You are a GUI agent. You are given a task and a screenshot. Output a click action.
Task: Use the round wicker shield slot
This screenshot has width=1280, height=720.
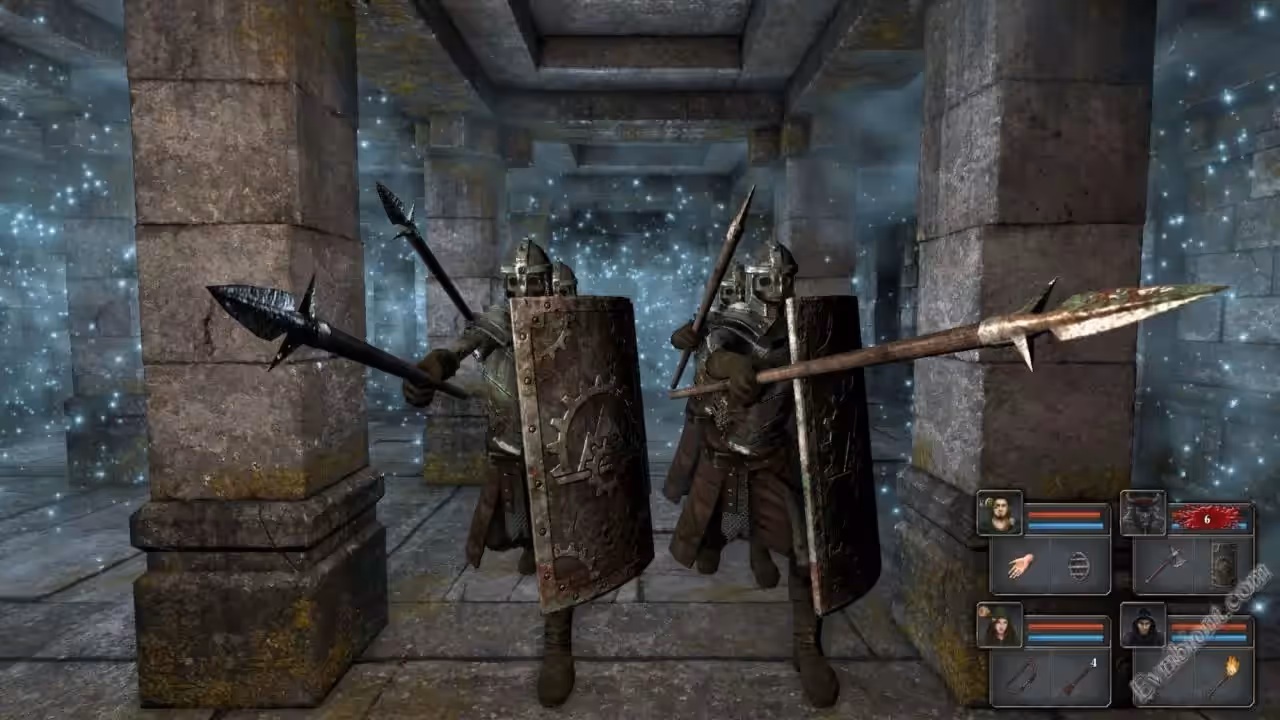point(1080,567)
